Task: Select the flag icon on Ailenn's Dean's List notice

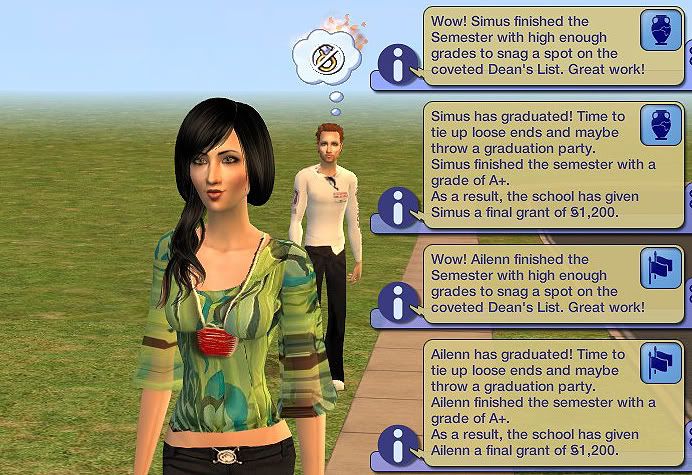Action: coord(658,267)
